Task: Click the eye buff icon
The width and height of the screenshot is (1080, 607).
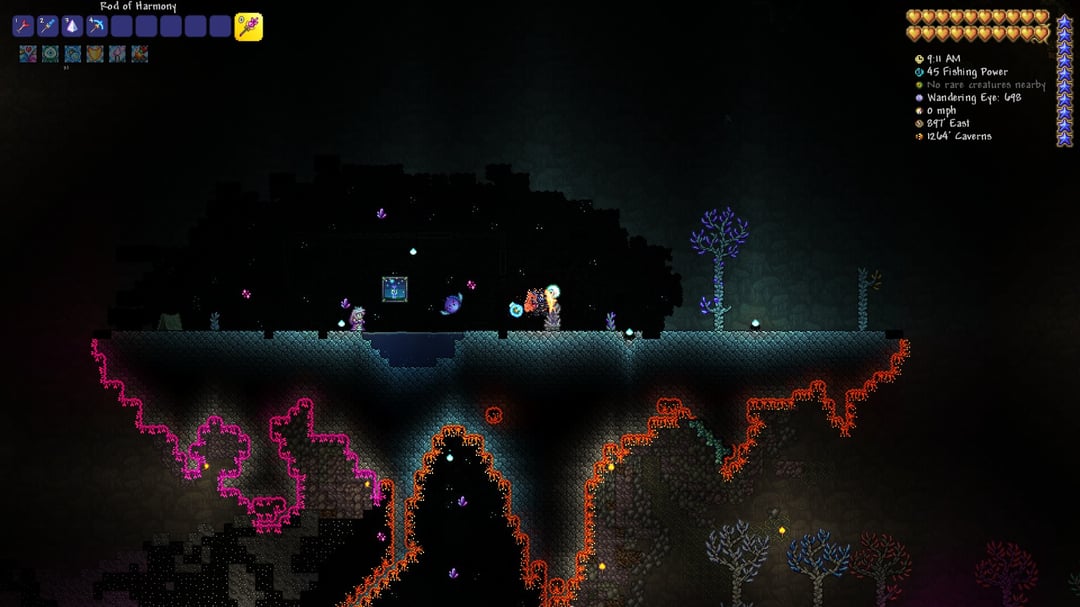Action: click(x=50, y=54)
